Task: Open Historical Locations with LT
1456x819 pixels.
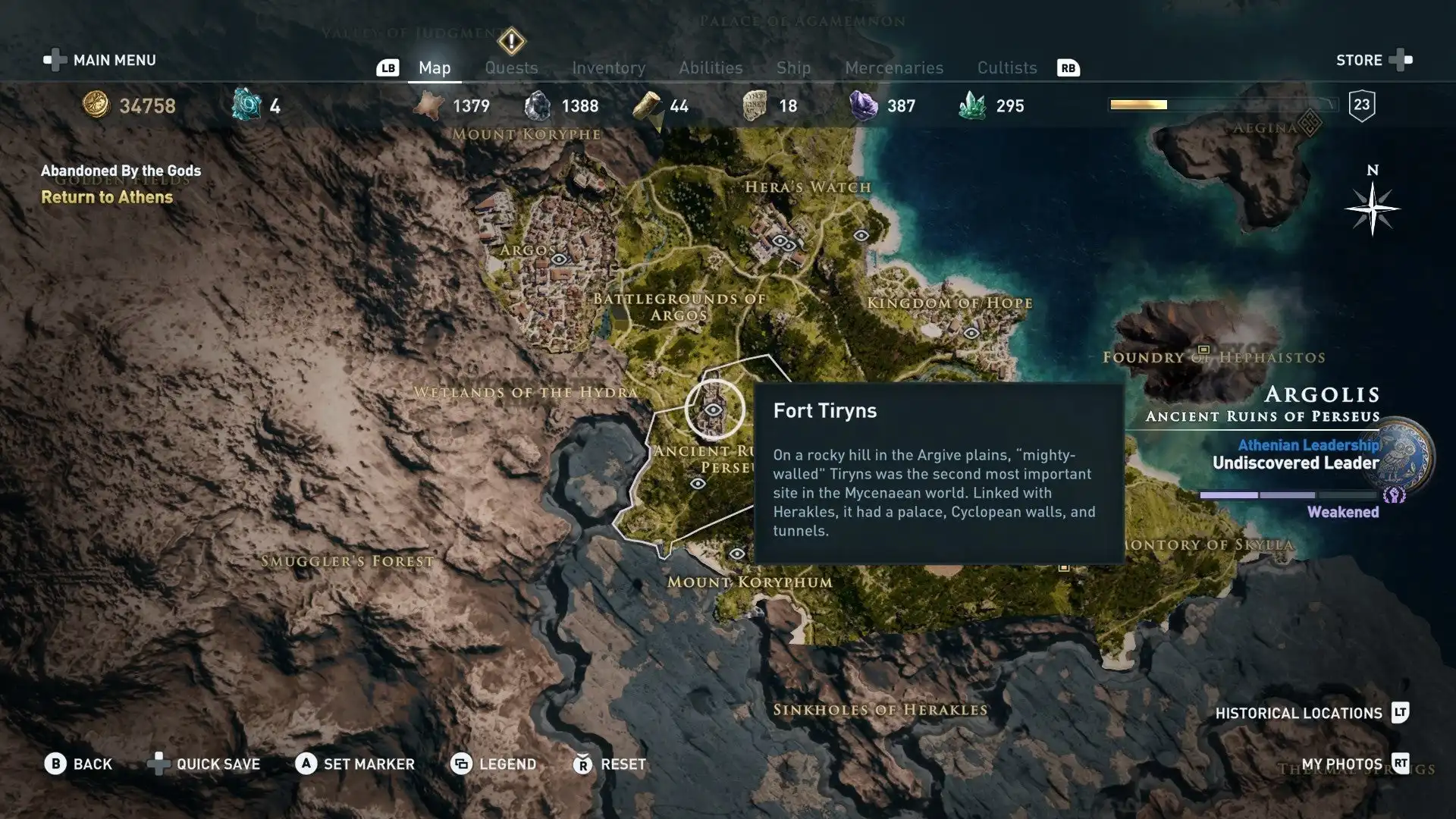Action: pyautogui.click(x=1300, y=713)
